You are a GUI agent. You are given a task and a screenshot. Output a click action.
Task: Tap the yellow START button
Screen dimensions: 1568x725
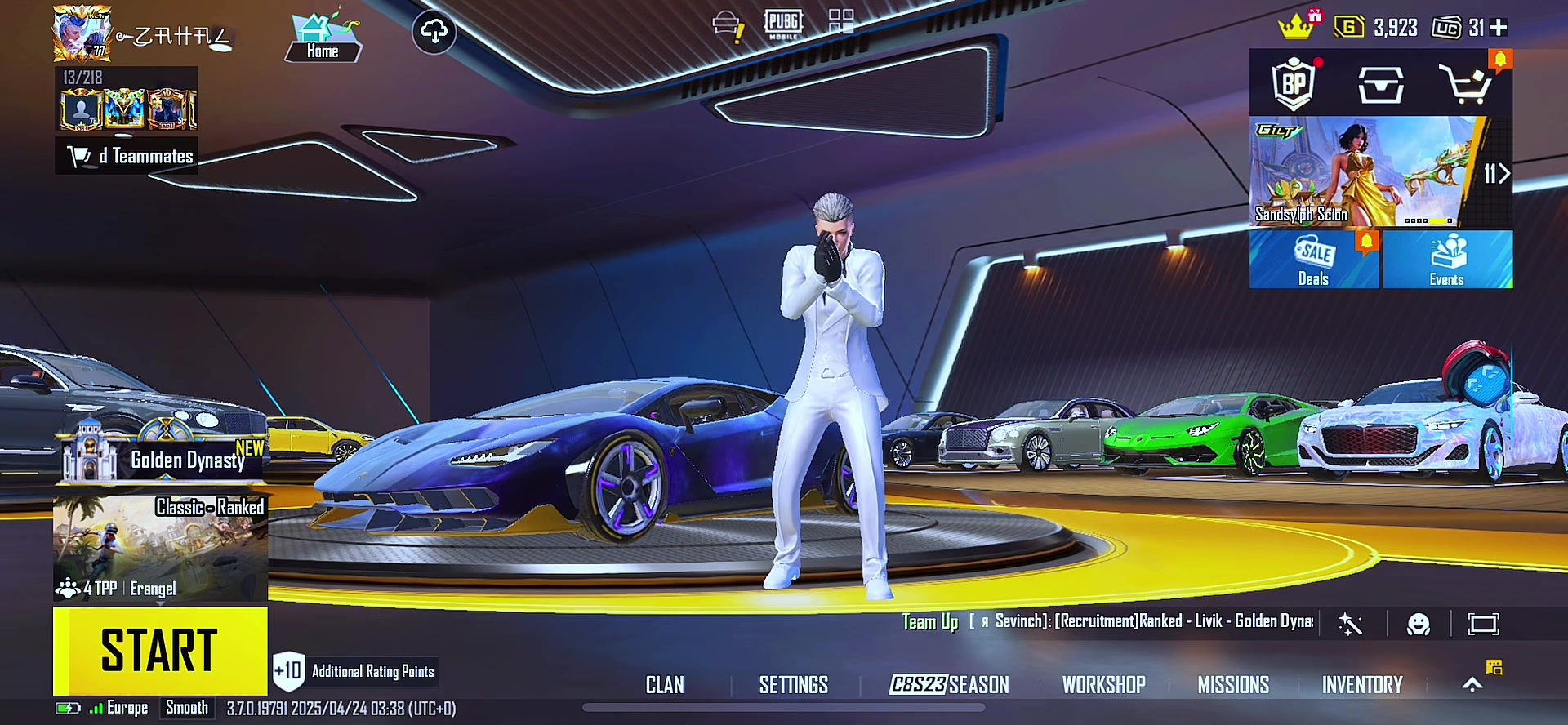click(160, 651)
